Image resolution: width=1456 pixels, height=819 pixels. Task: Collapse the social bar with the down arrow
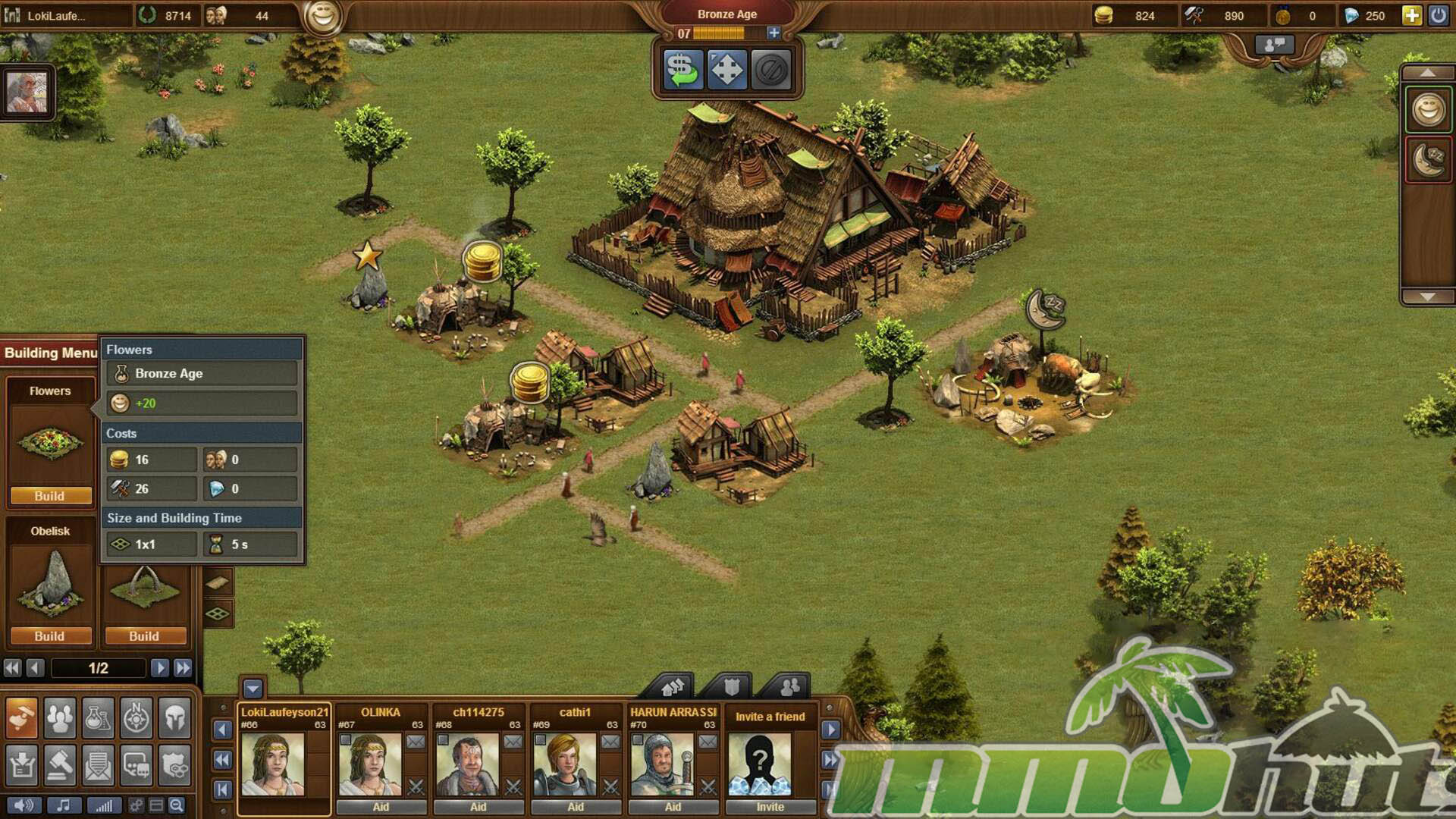(253, 689)
